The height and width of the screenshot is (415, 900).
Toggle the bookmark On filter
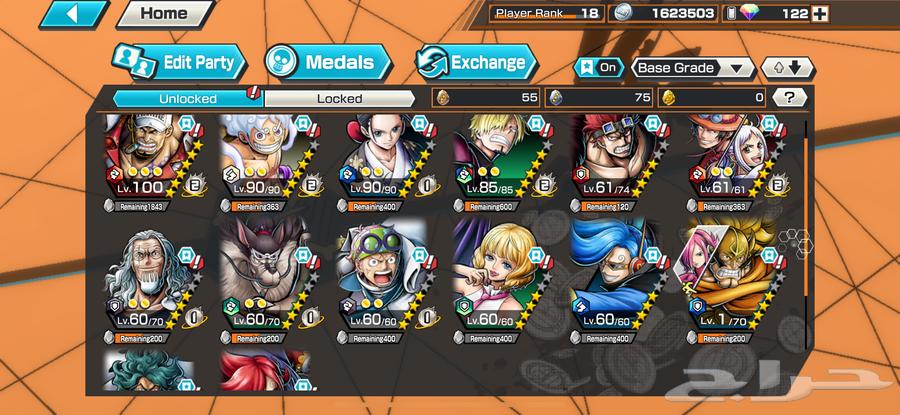pyautogui.click(x=596, y=68)
